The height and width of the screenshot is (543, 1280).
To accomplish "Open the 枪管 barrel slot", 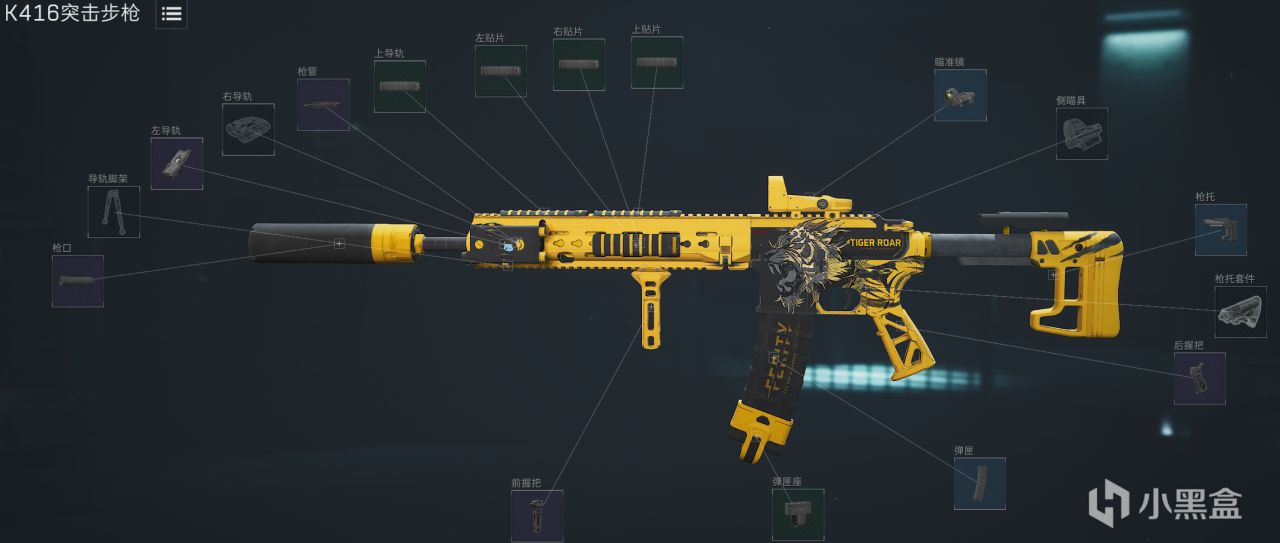I will pyautogui.click(x=323, y=104).
